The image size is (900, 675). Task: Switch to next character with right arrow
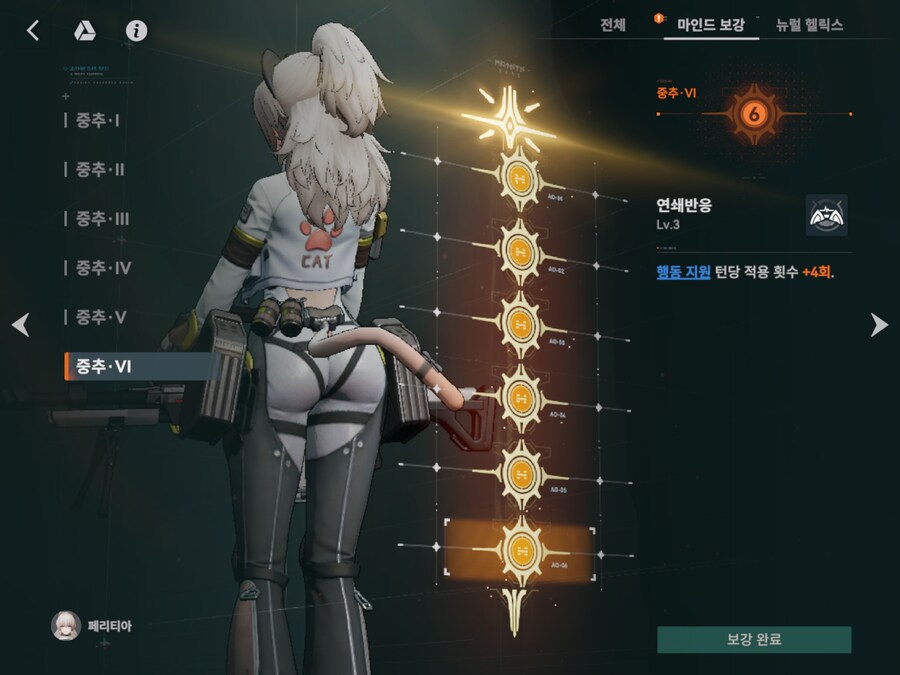coord(878,324)
